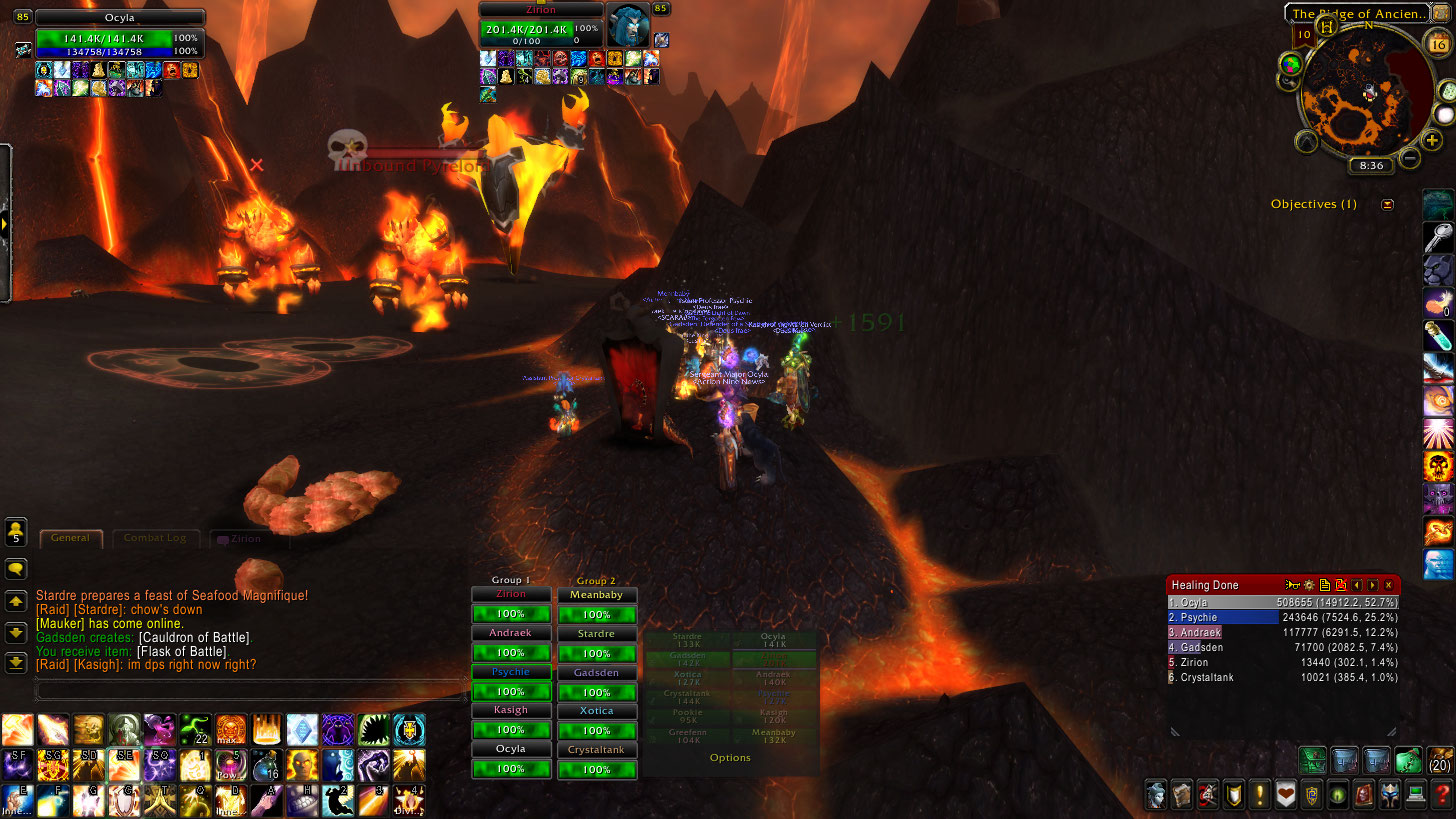Open the backpack showing 20 free slots

coord(1437,761)
